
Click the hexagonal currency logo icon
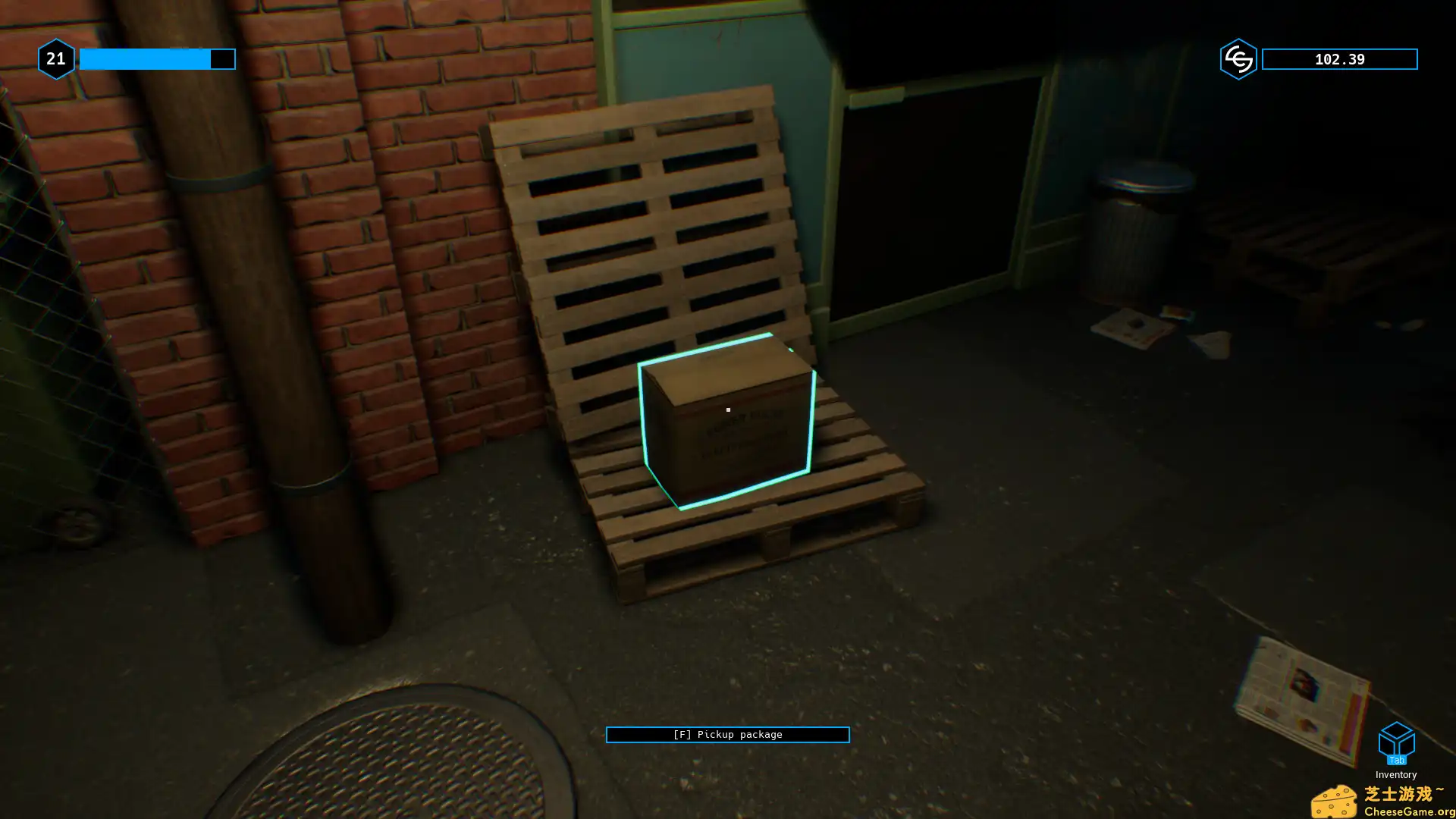pos(1238,58)
